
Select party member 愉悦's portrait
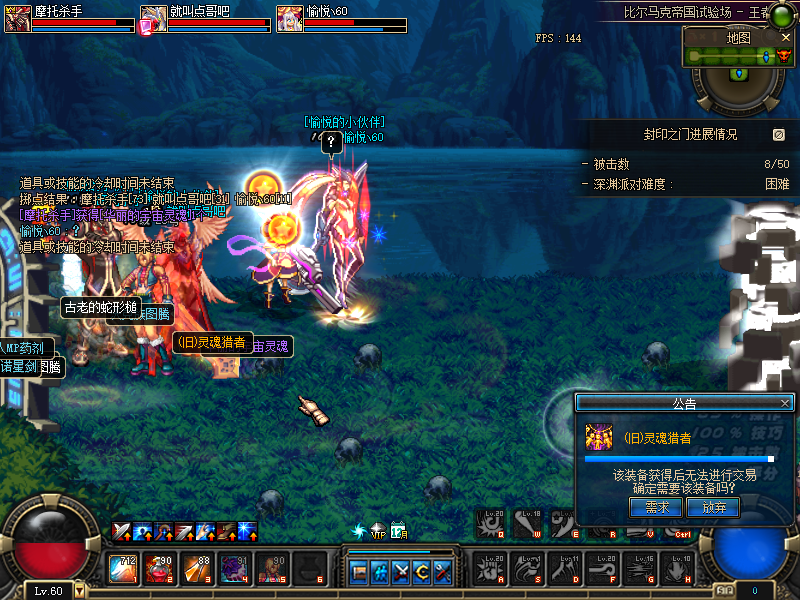(290, 19)
